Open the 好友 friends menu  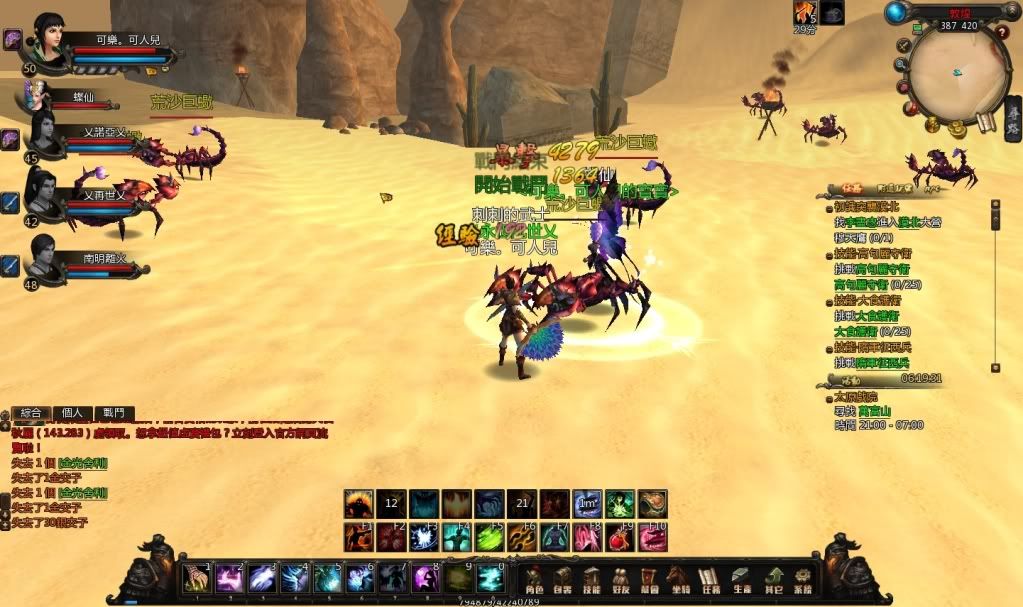[621, 579]
